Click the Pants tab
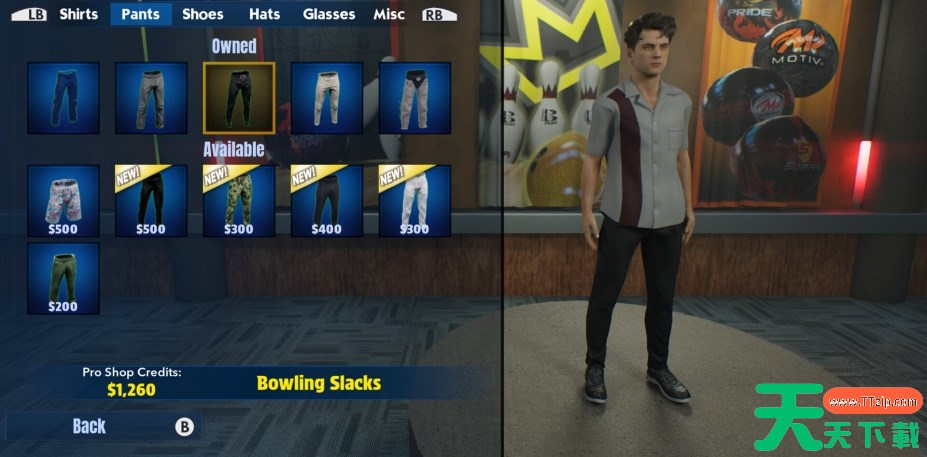Image resolution: width=927 pixels, height=457 pixels. [141, 14]
